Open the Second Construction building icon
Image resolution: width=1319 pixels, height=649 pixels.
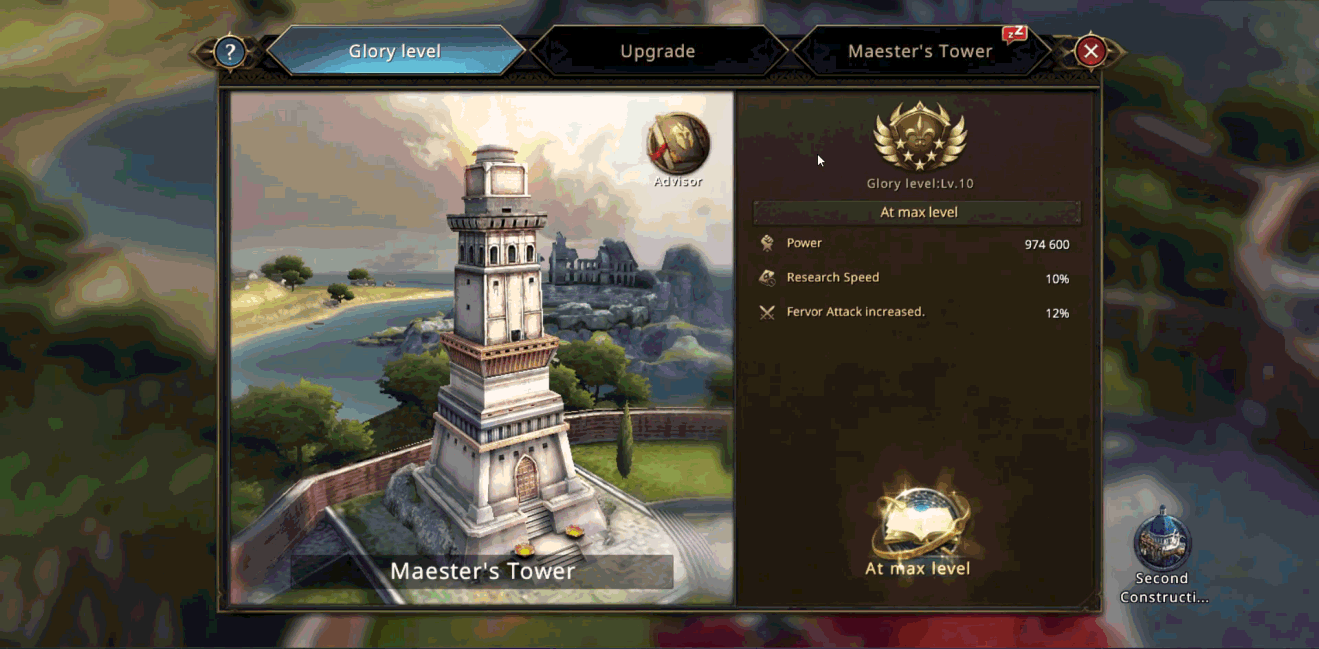click(1161, 540)
